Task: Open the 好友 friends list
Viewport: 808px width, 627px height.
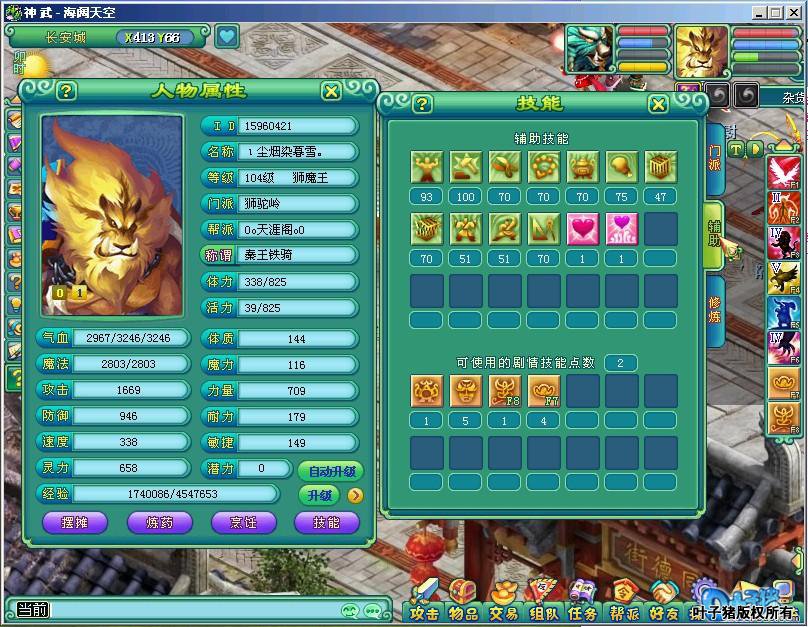Action: (x=663, y=613)
